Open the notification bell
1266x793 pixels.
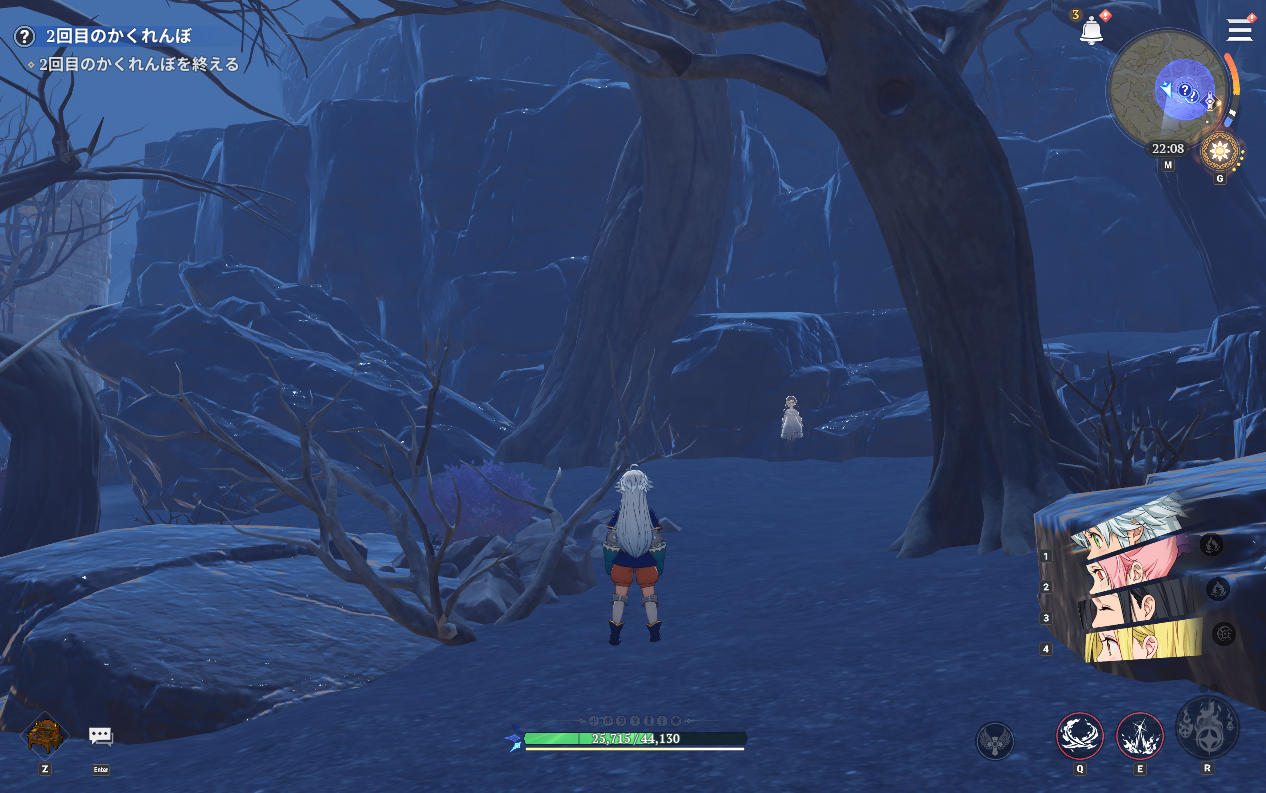click(1091, 31)
